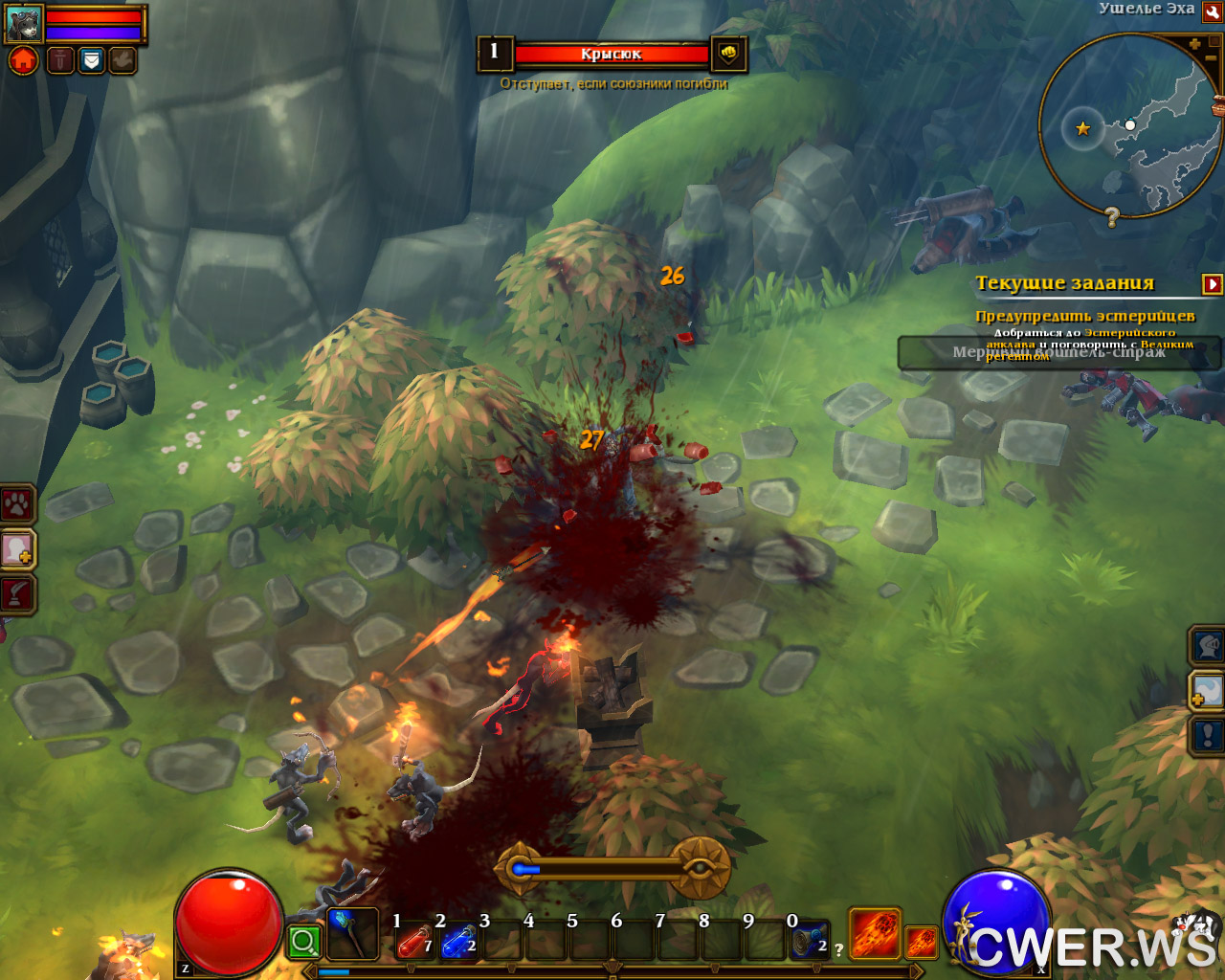Click the blue shield banner icon
The image size is (1225, 980).
pyautogui.click(x=91, y=60)
